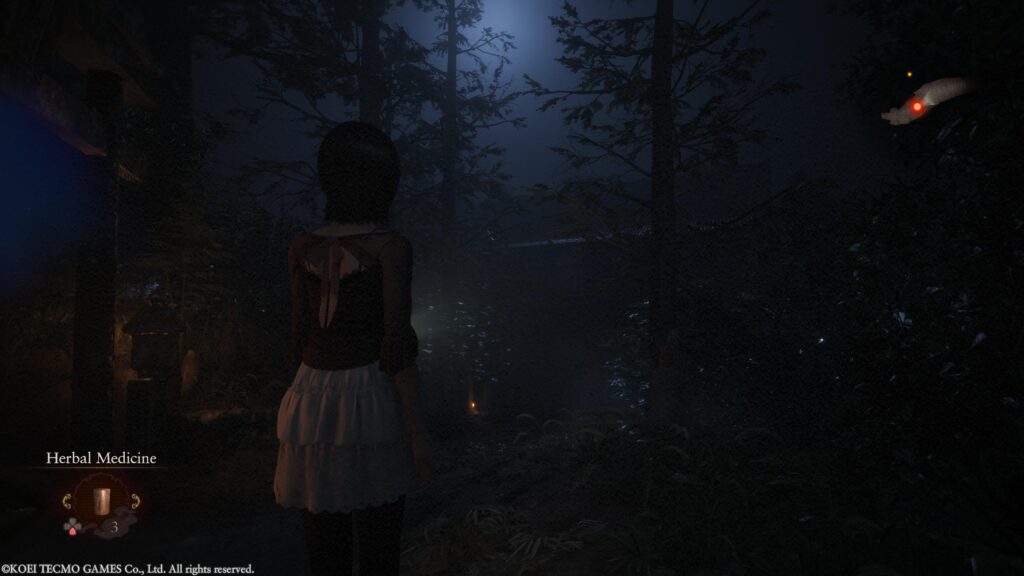The width and height of the screenshot is (1024, 576).
Task: Select the left item-cycle arrow beside Herbal Medicine
Action: [65, 499]
